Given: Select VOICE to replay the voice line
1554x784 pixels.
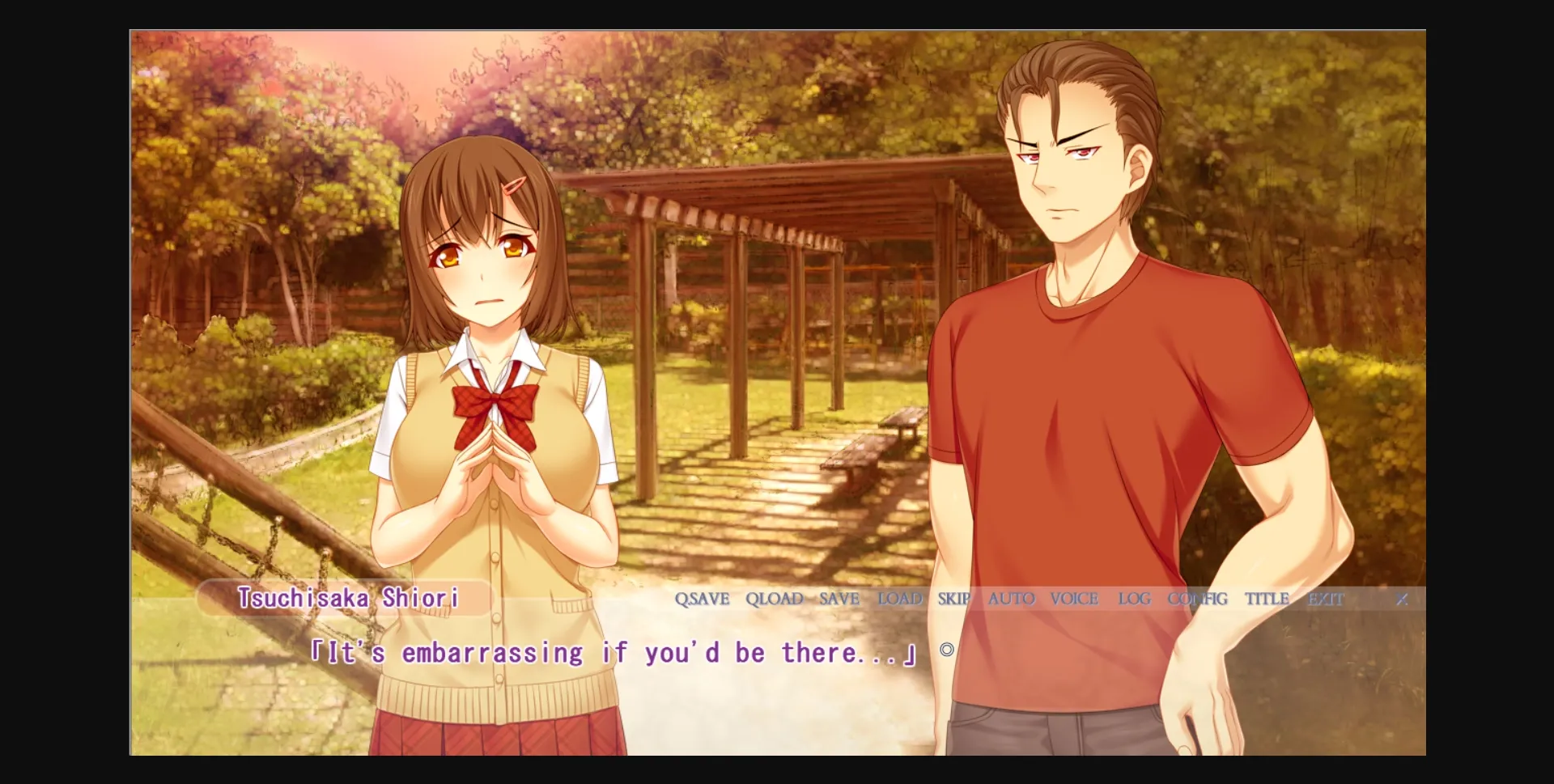Looking at the screenshot, I should coord(1074,600).
